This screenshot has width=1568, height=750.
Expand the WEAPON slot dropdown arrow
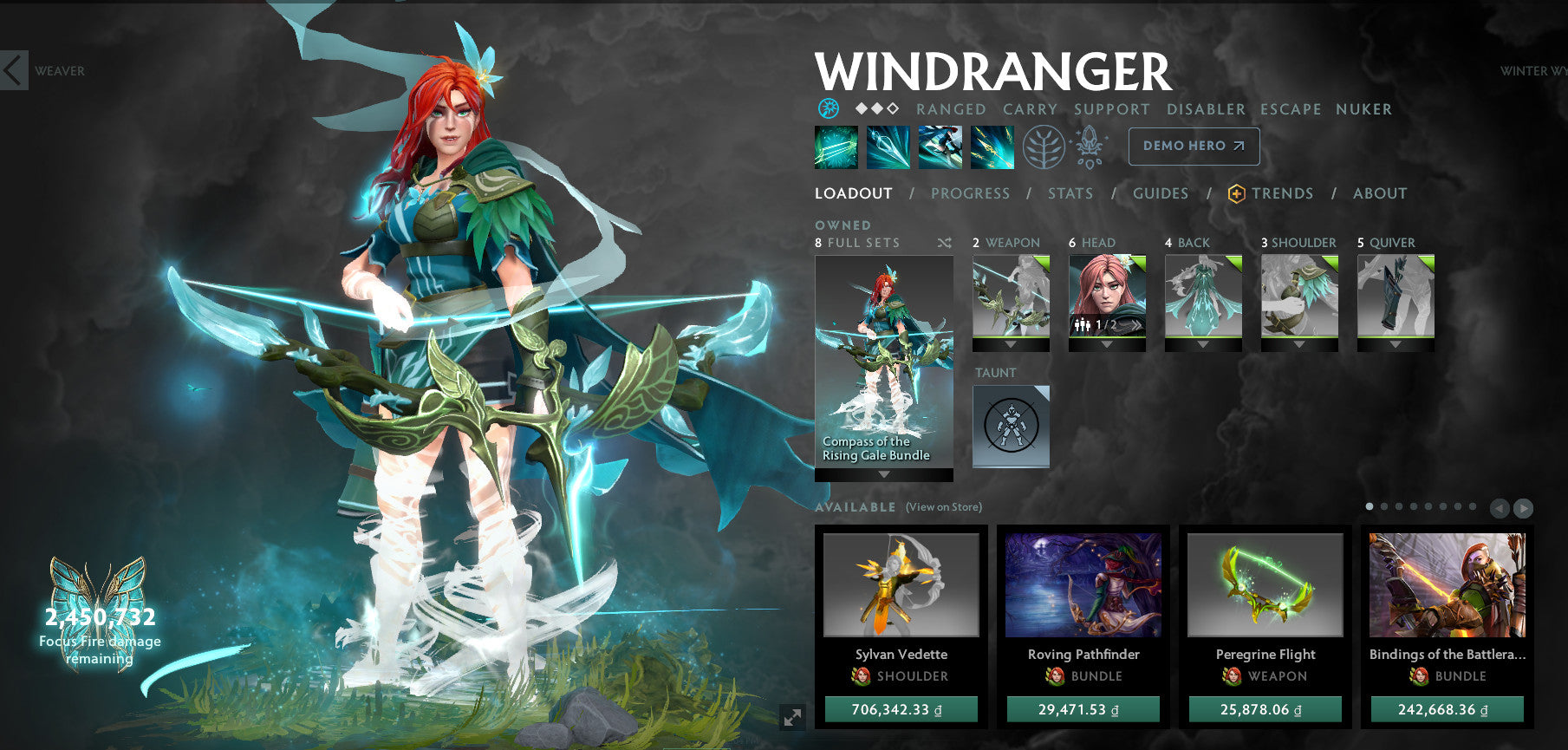pos(1010,343)
